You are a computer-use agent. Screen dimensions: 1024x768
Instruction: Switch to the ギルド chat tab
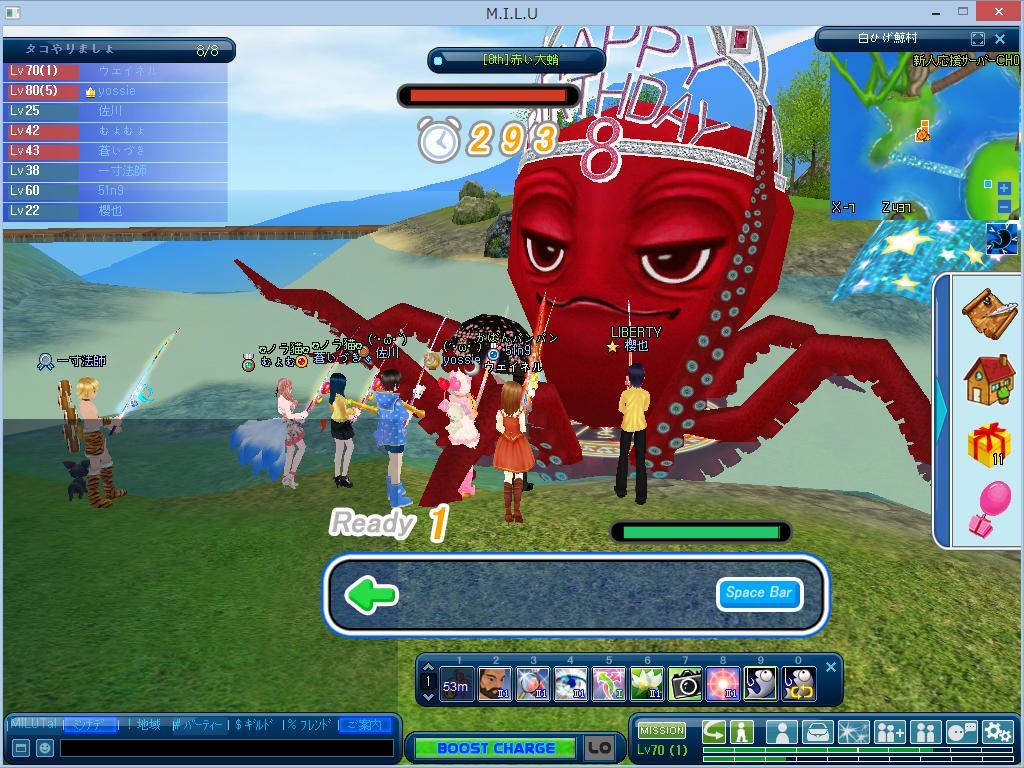(256, 725)
